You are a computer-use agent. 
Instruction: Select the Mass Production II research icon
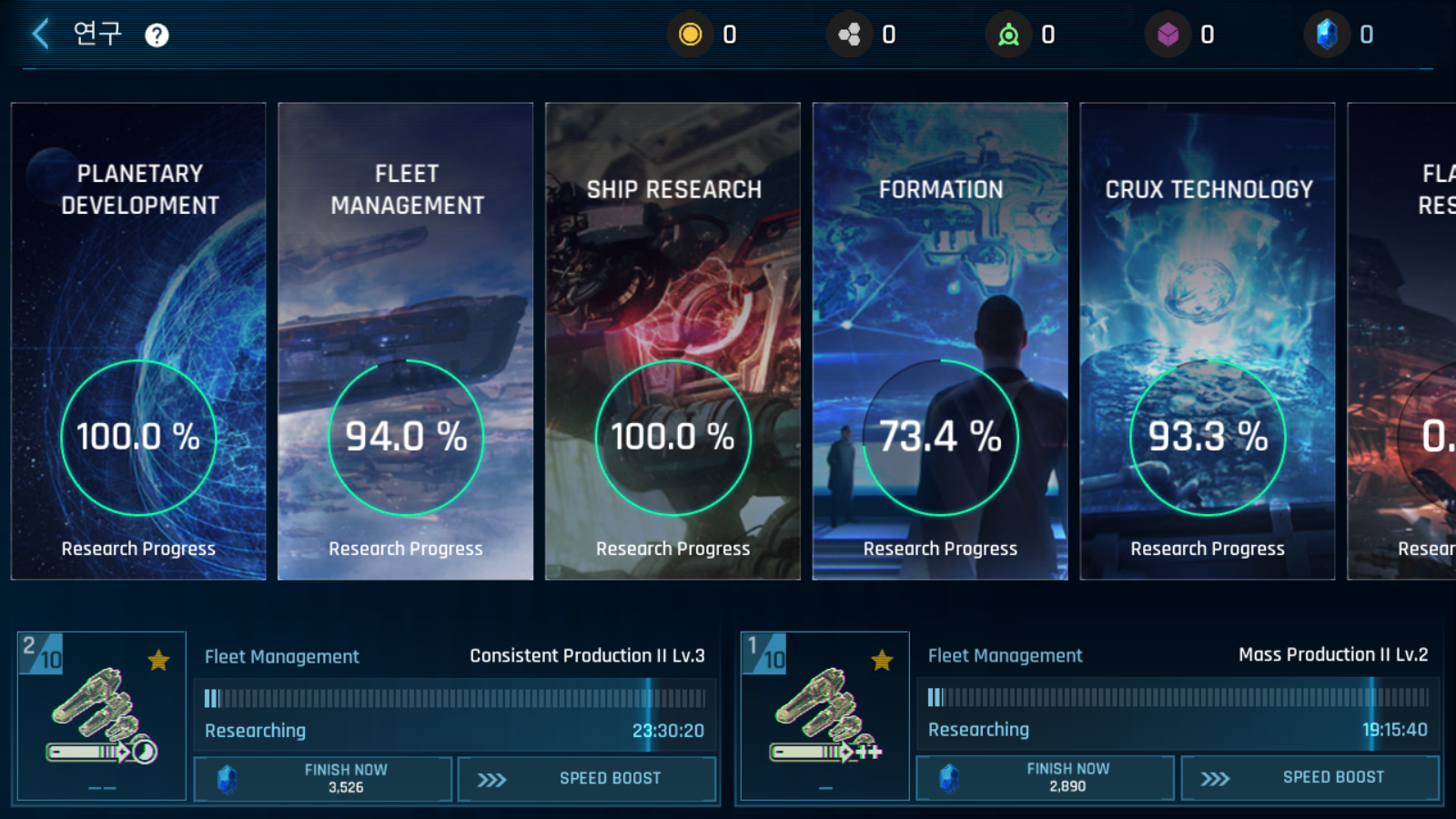(x=825, y=716)
